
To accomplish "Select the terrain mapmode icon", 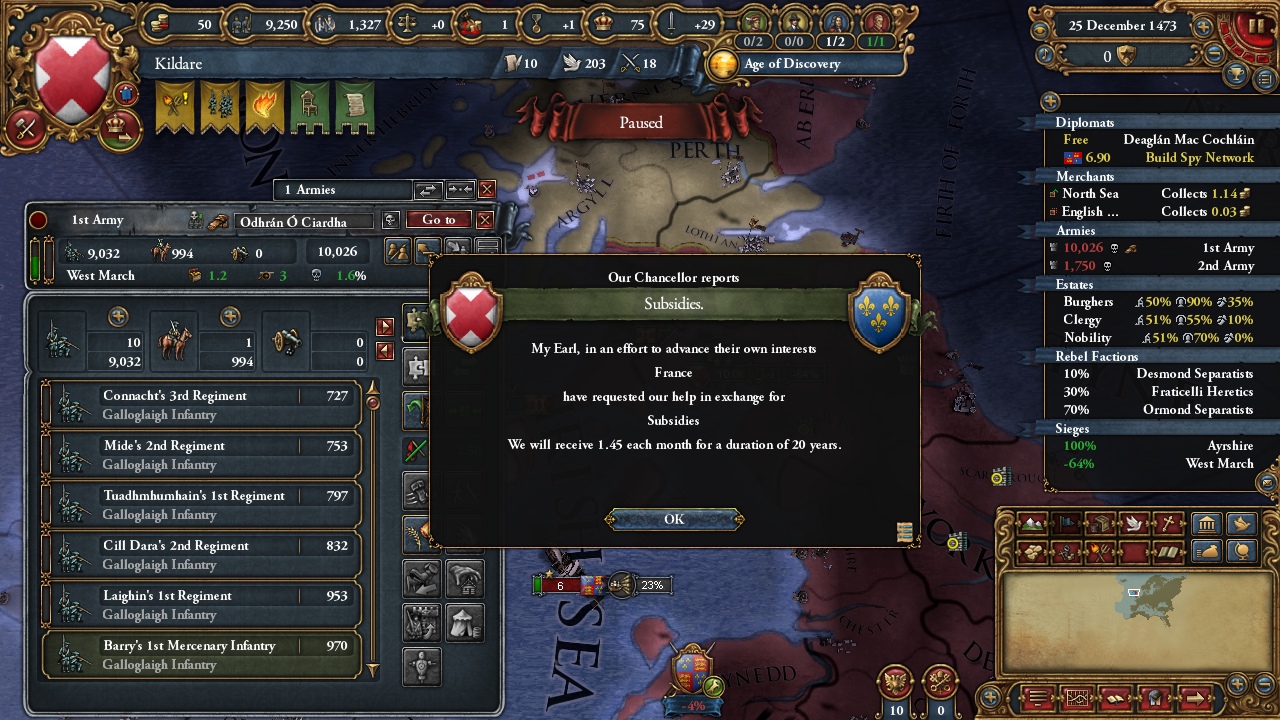I will tap(1031, 522).
